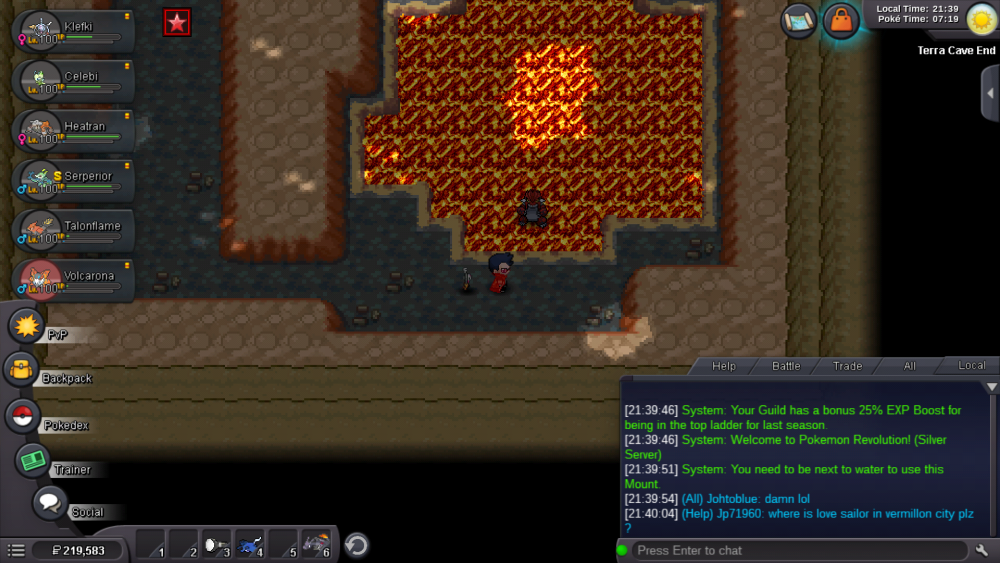Switch to the Help chat tab
This screenshot has height=563, width=1000.
[x=723, y=366]
